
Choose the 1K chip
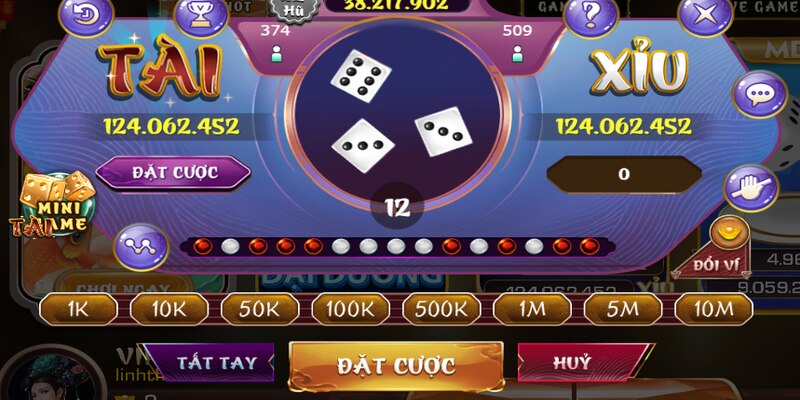point(78,310)
